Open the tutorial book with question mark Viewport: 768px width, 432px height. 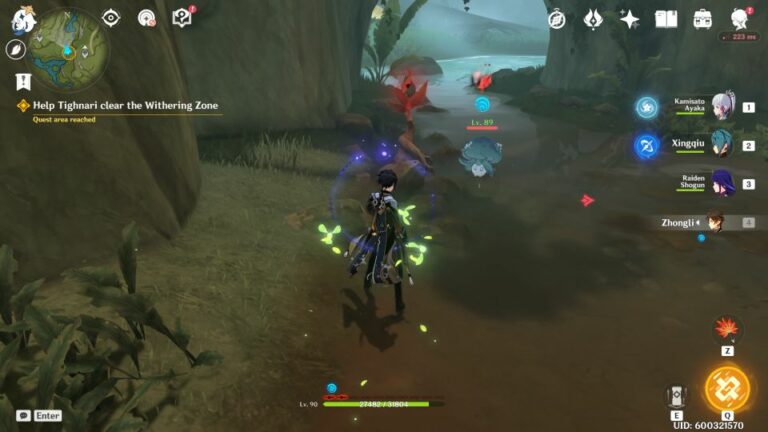point(182,18)
